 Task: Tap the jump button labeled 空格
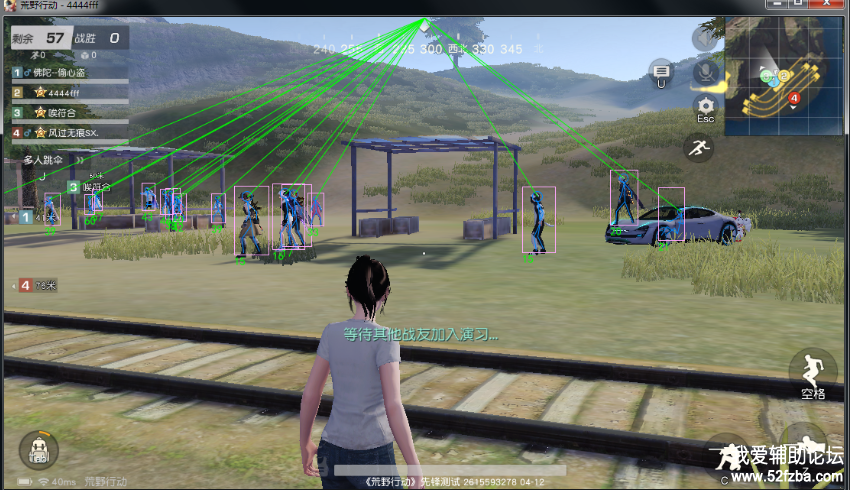click(x=812, y=372)
